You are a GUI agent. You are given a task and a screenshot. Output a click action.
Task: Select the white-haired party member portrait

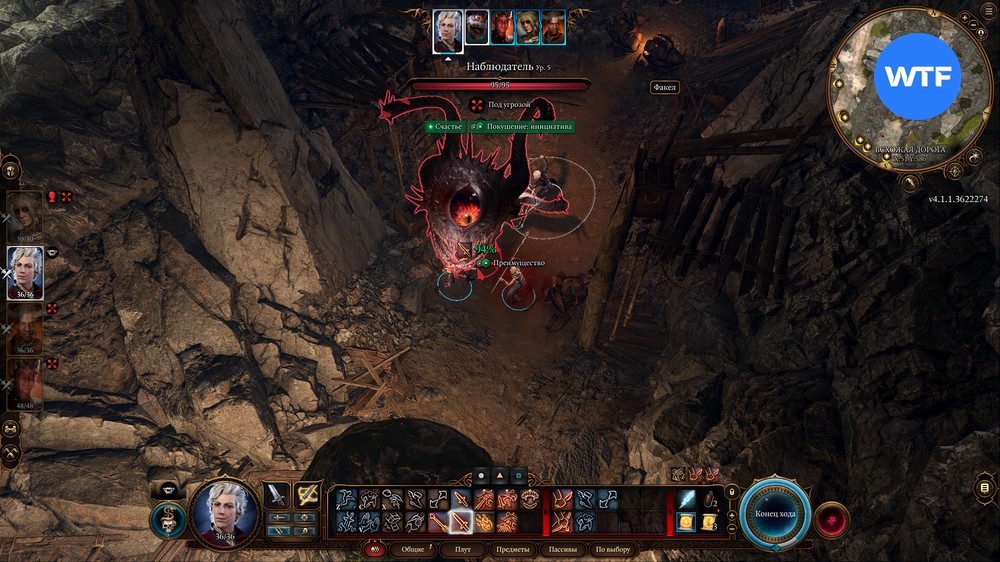[x=25, y=270]
